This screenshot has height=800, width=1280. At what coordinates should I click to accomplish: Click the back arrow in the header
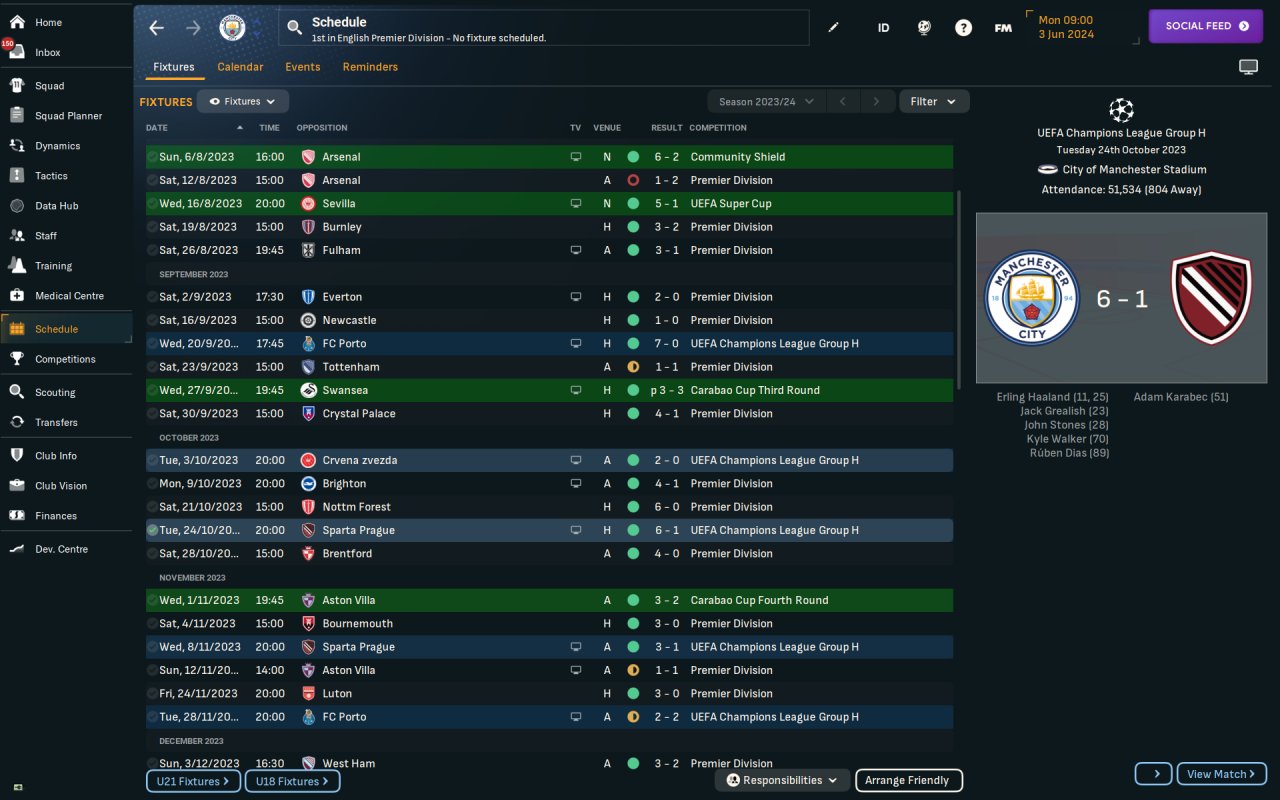[x=156, y=28]
